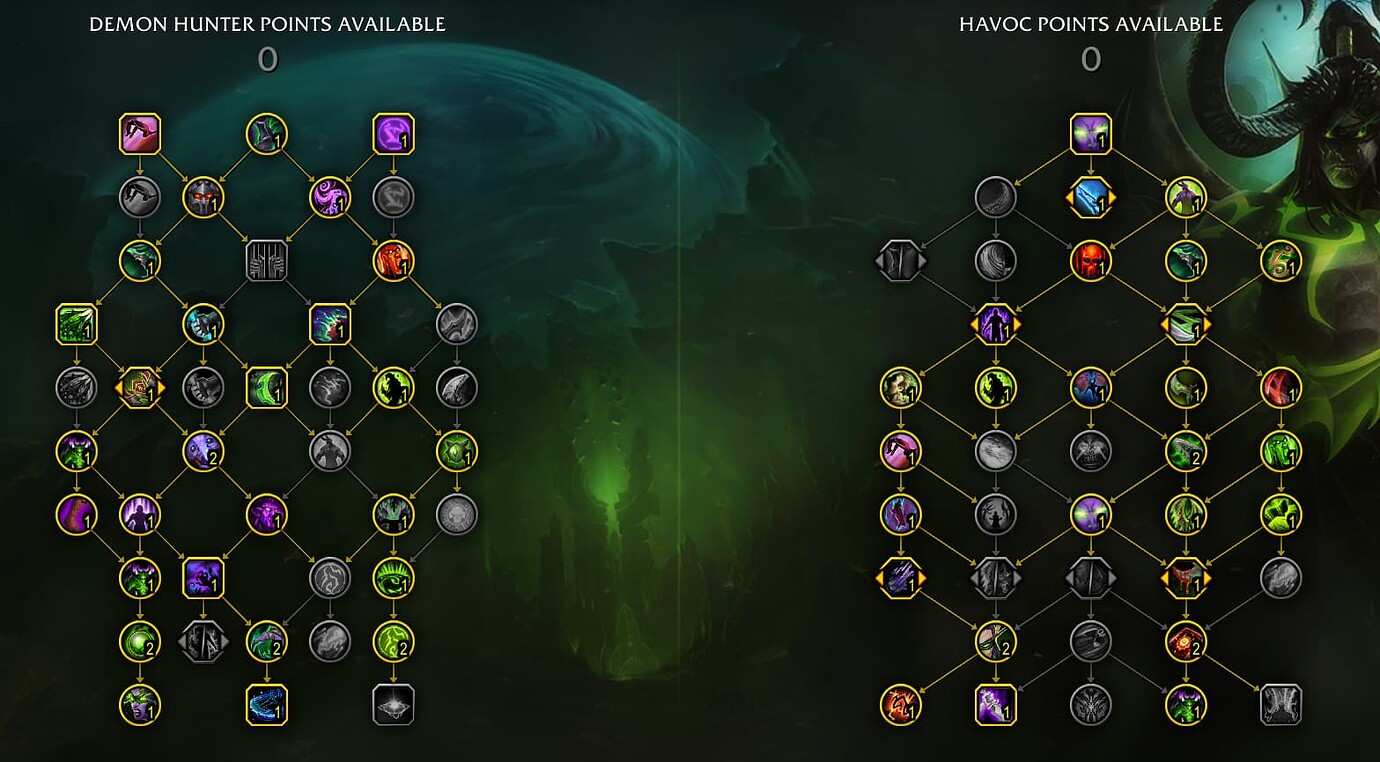Viewport: 1380px width, 762px height.
Task: Select the Vengeful Retreat talent
Action: click(x=141, y=134)
